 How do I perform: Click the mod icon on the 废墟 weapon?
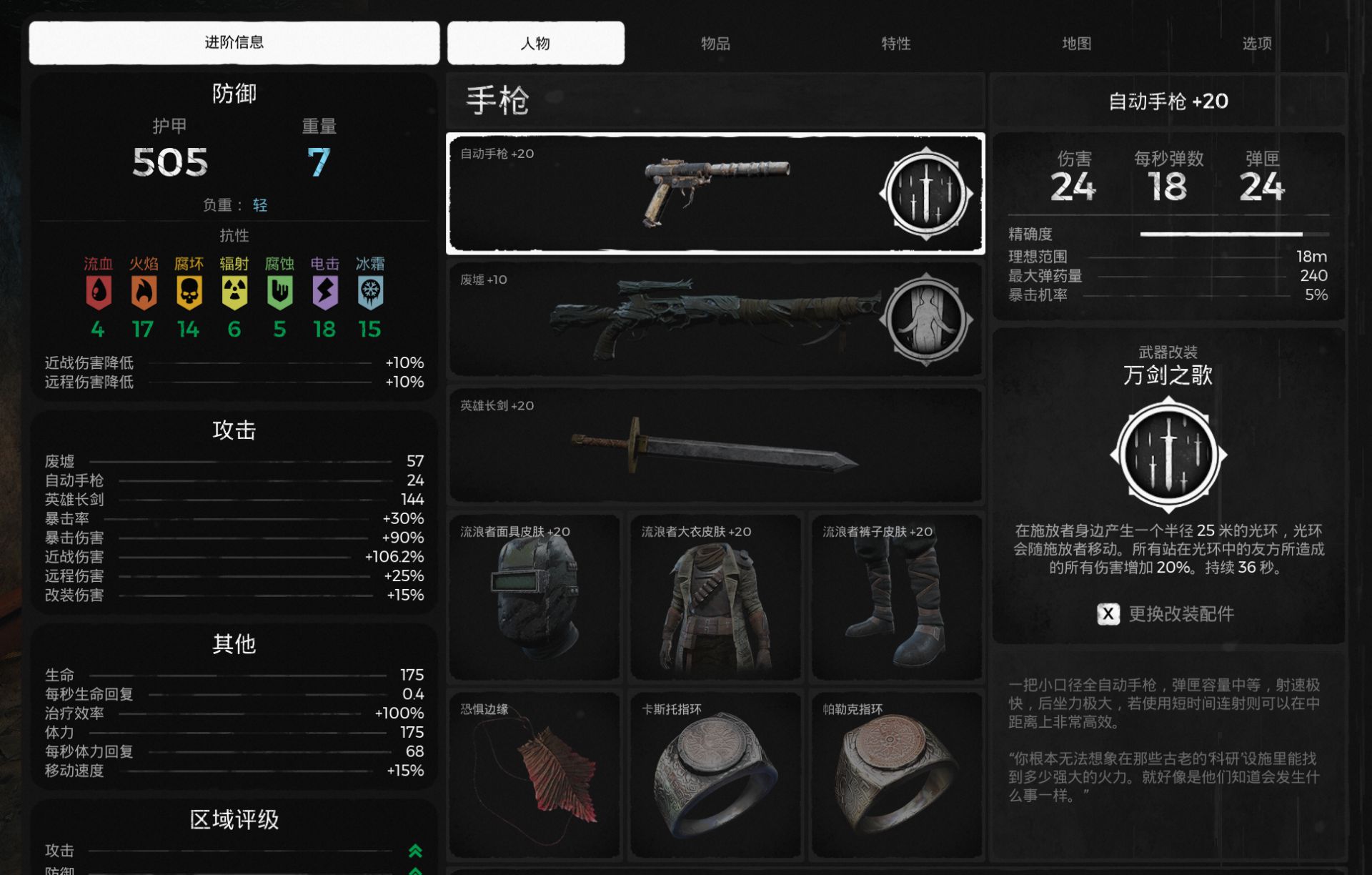pyautogui.click(x=926, y=320)
